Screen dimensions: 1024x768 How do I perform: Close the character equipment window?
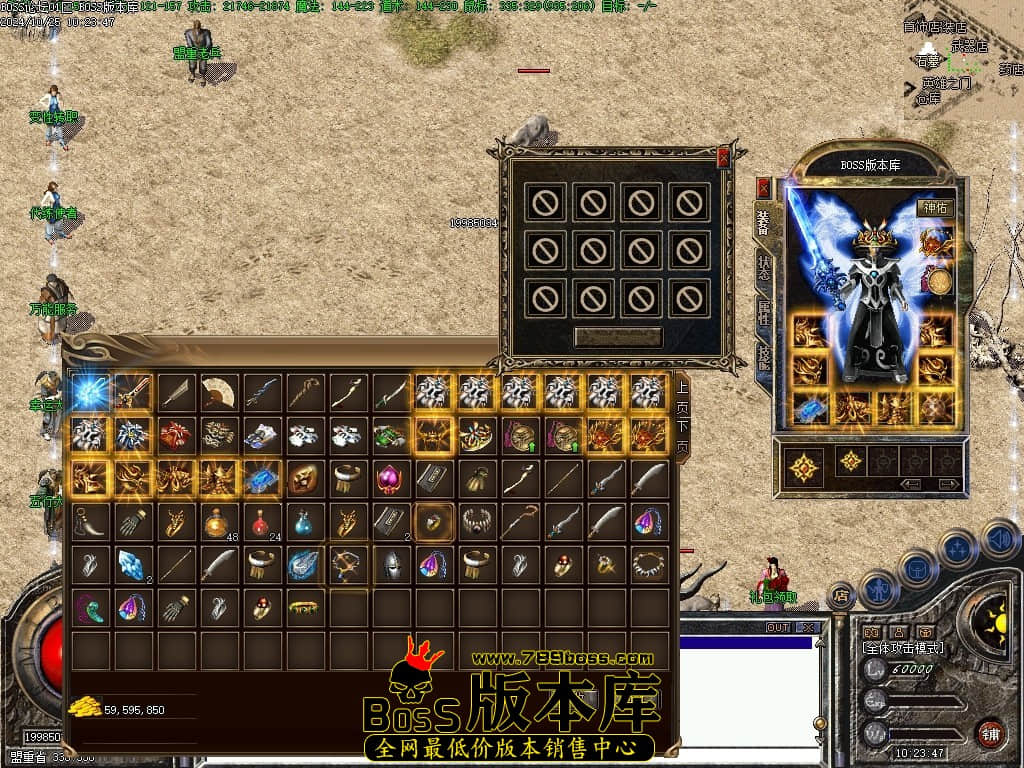764,187
